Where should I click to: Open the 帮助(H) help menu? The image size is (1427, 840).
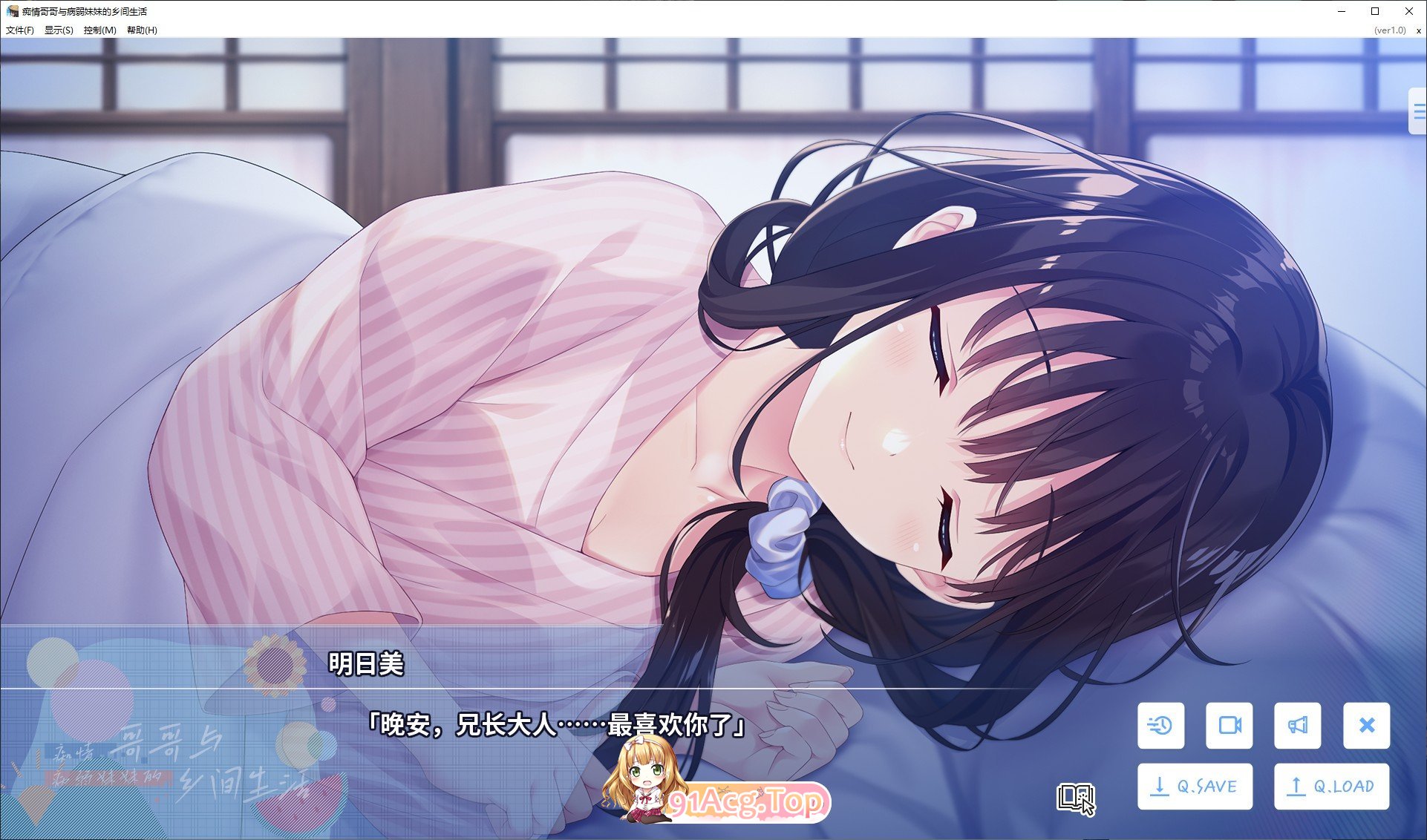[x=140, y=31]
